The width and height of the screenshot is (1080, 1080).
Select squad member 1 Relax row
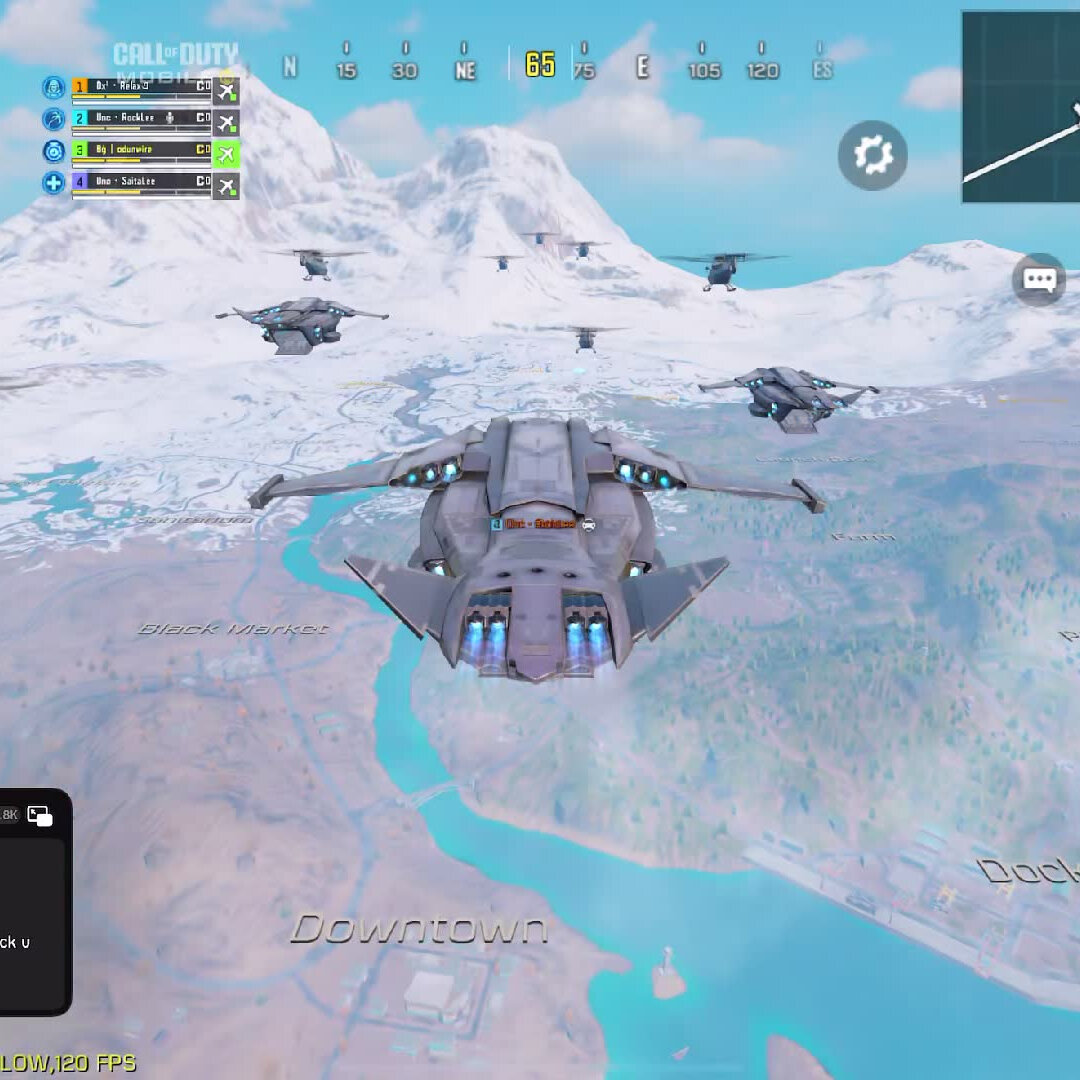point(141,88)
